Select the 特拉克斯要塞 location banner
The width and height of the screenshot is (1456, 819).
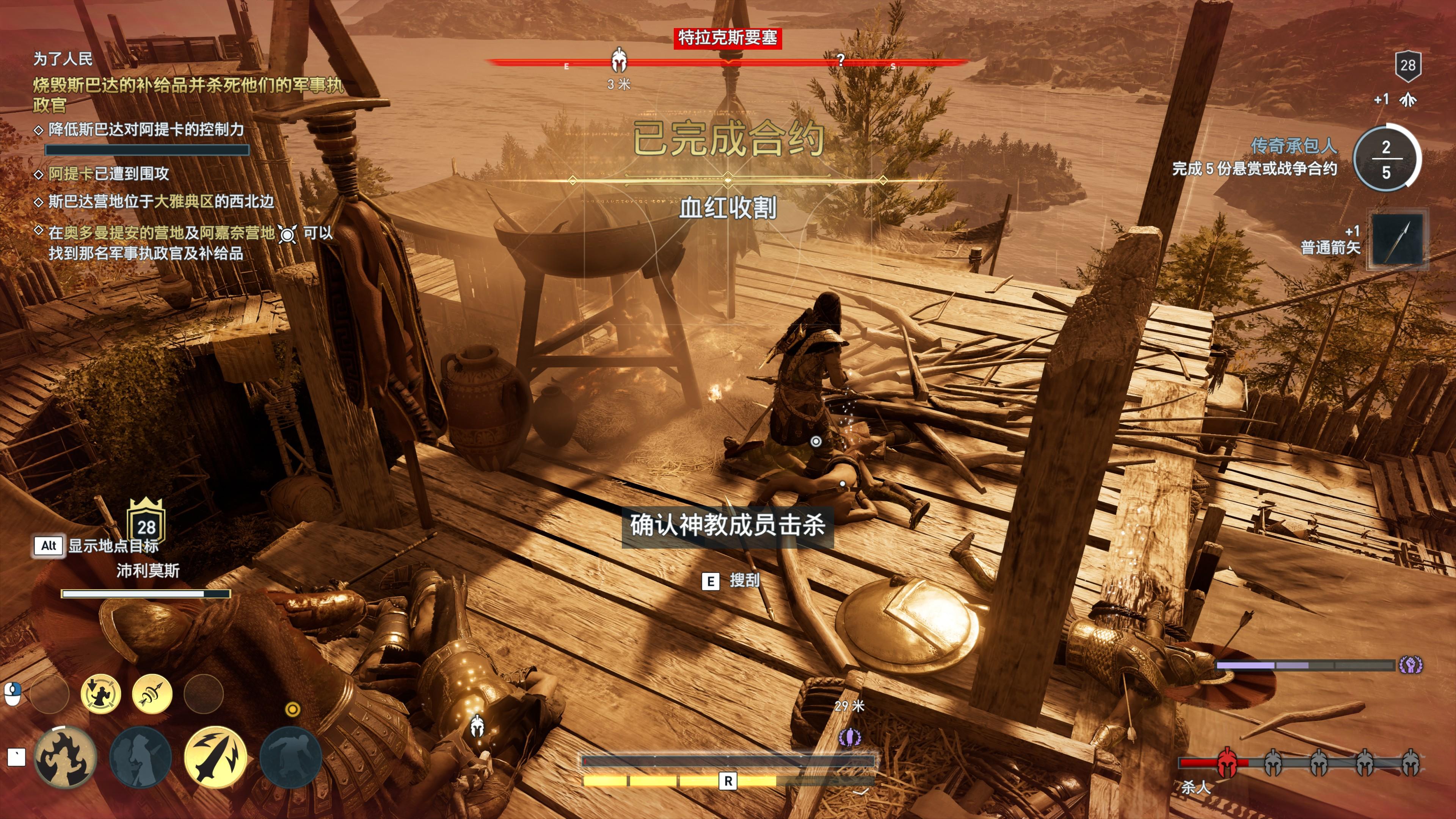(728, 38)
